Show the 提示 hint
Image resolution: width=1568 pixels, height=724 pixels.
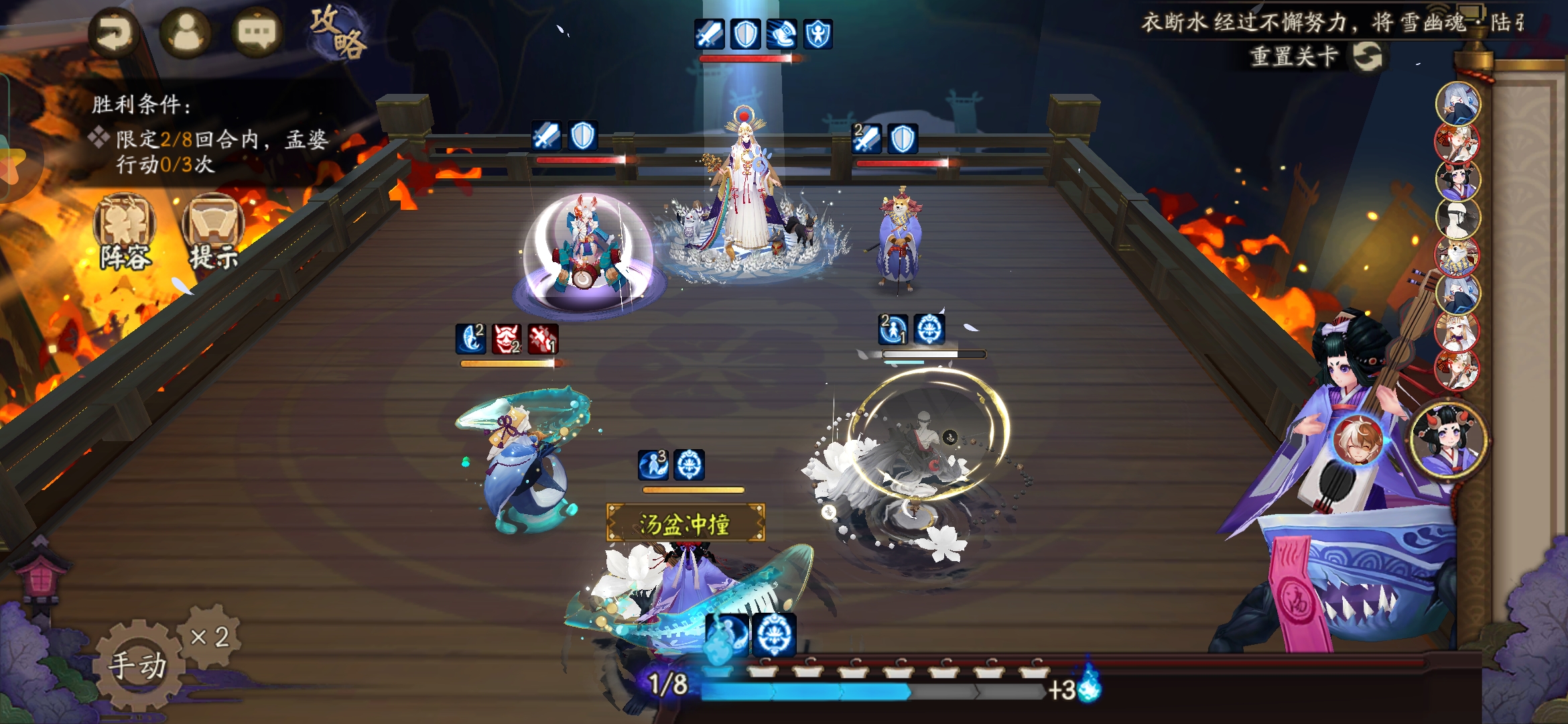tap(213, 232)
